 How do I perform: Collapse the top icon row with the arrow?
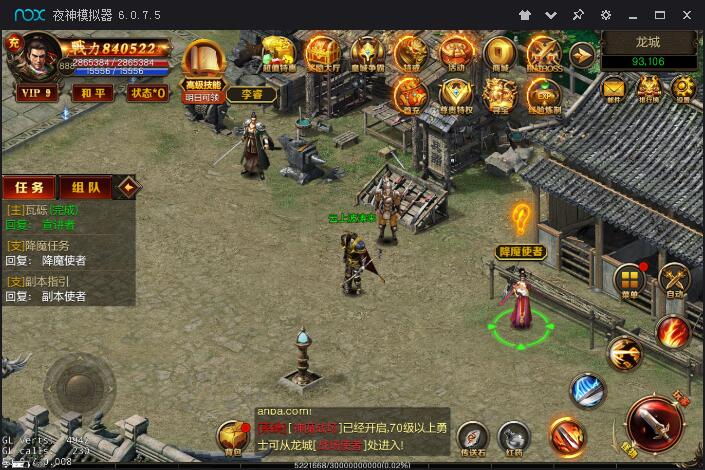coord(582,54)
